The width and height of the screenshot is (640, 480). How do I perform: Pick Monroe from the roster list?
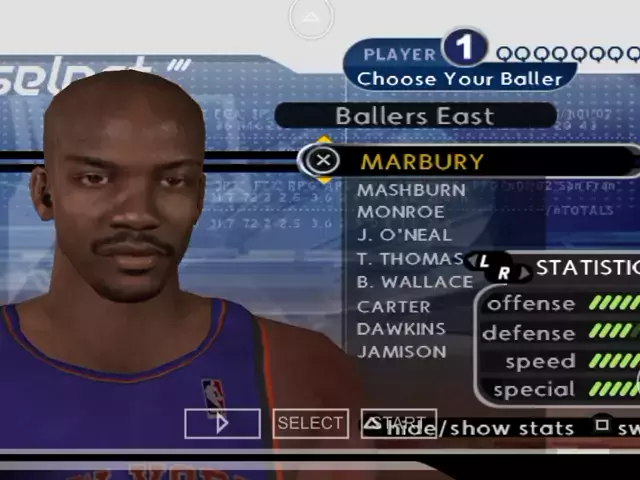point(400,211)
